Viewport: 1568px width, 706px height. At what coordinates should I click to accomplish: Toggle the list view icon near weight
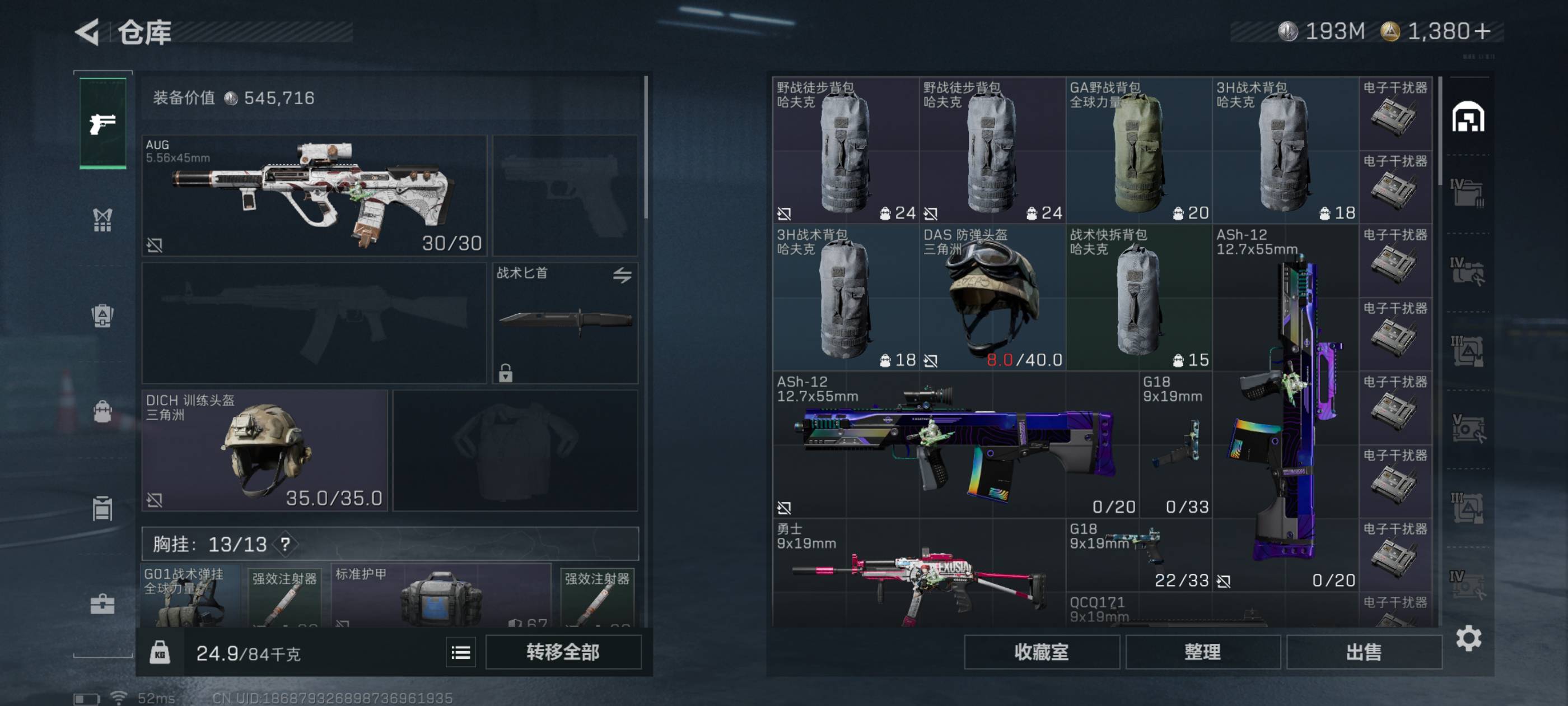click(x=461, y=653)
